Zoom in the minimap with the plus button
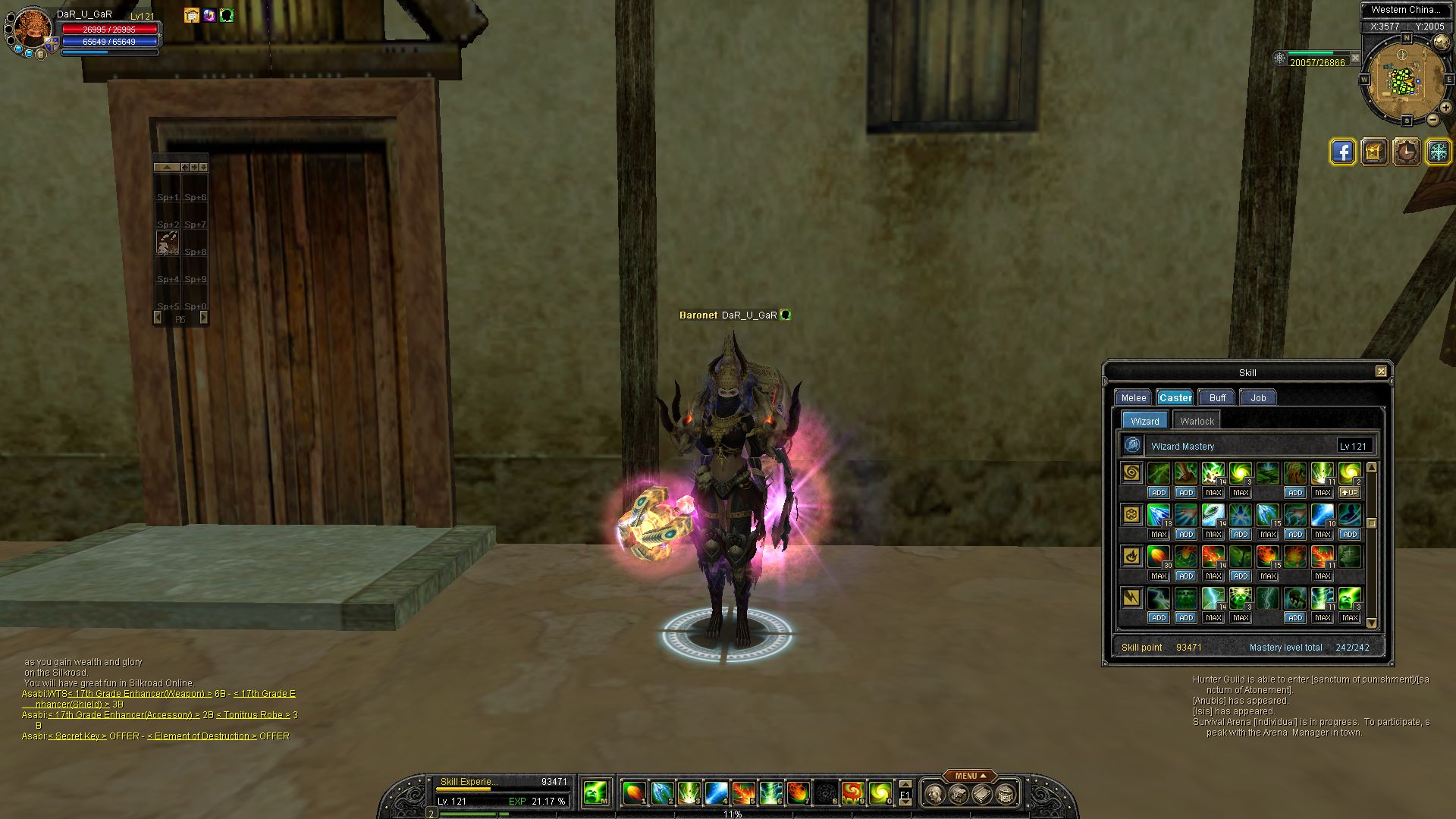Screen dimensions: 1456x819 [x=1445, y=108]
